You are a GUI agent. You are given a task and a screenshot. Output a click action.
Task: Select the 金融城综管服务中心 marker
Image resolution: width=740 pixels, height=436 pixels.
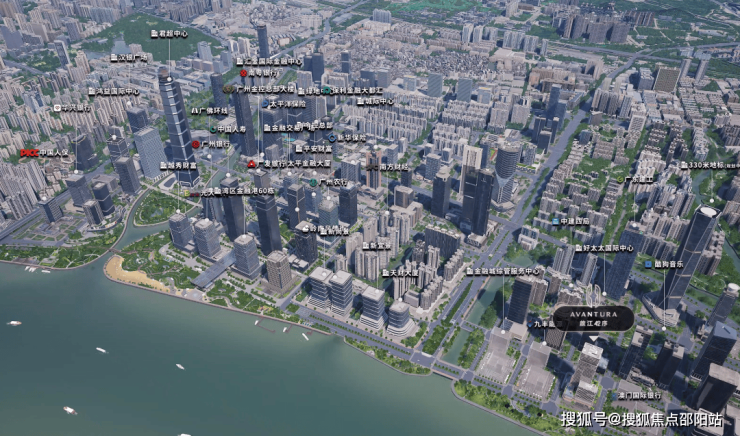(504, 270)
